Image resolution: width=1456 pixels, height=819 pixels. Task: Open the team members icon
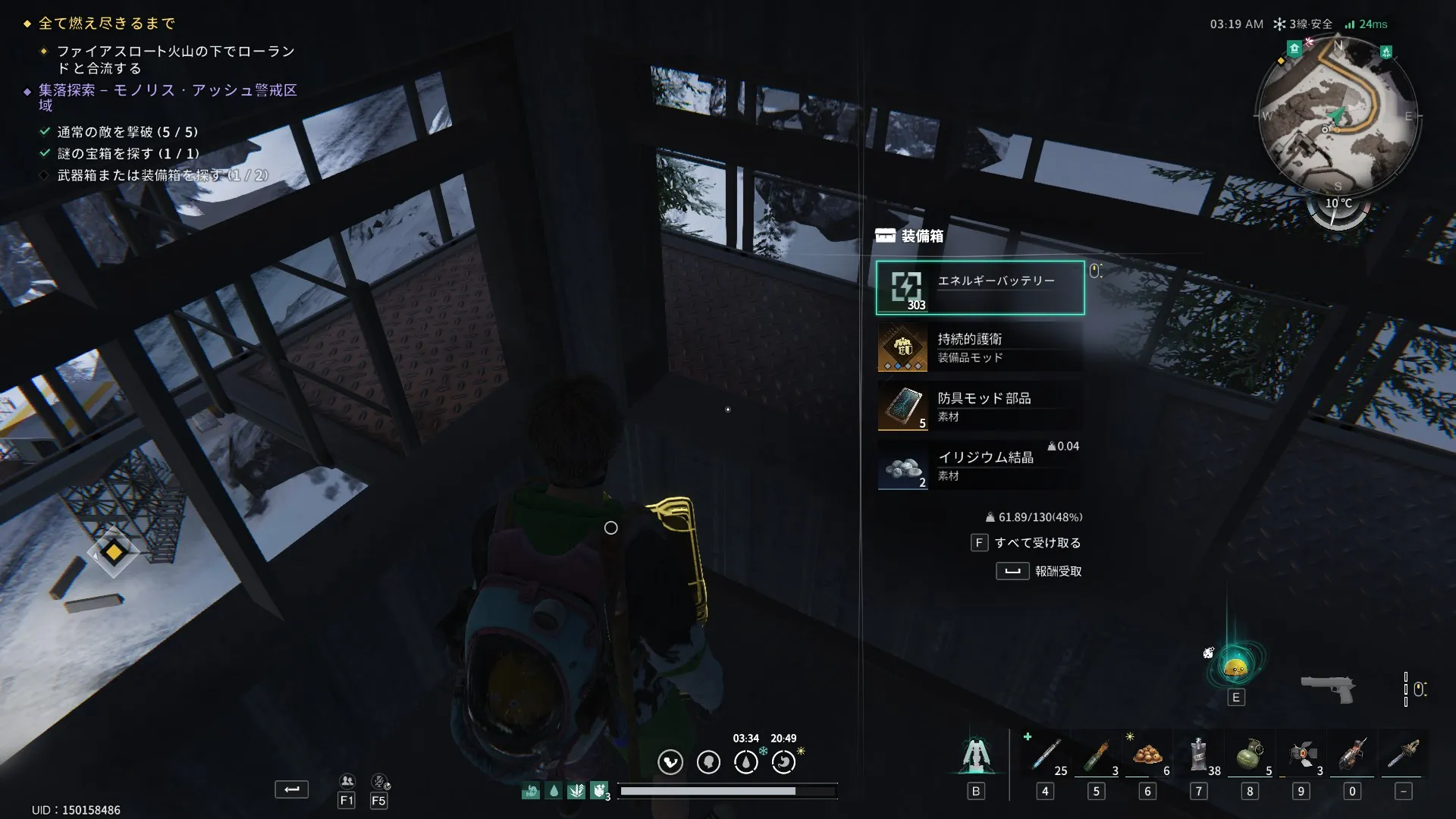[347, 781]
